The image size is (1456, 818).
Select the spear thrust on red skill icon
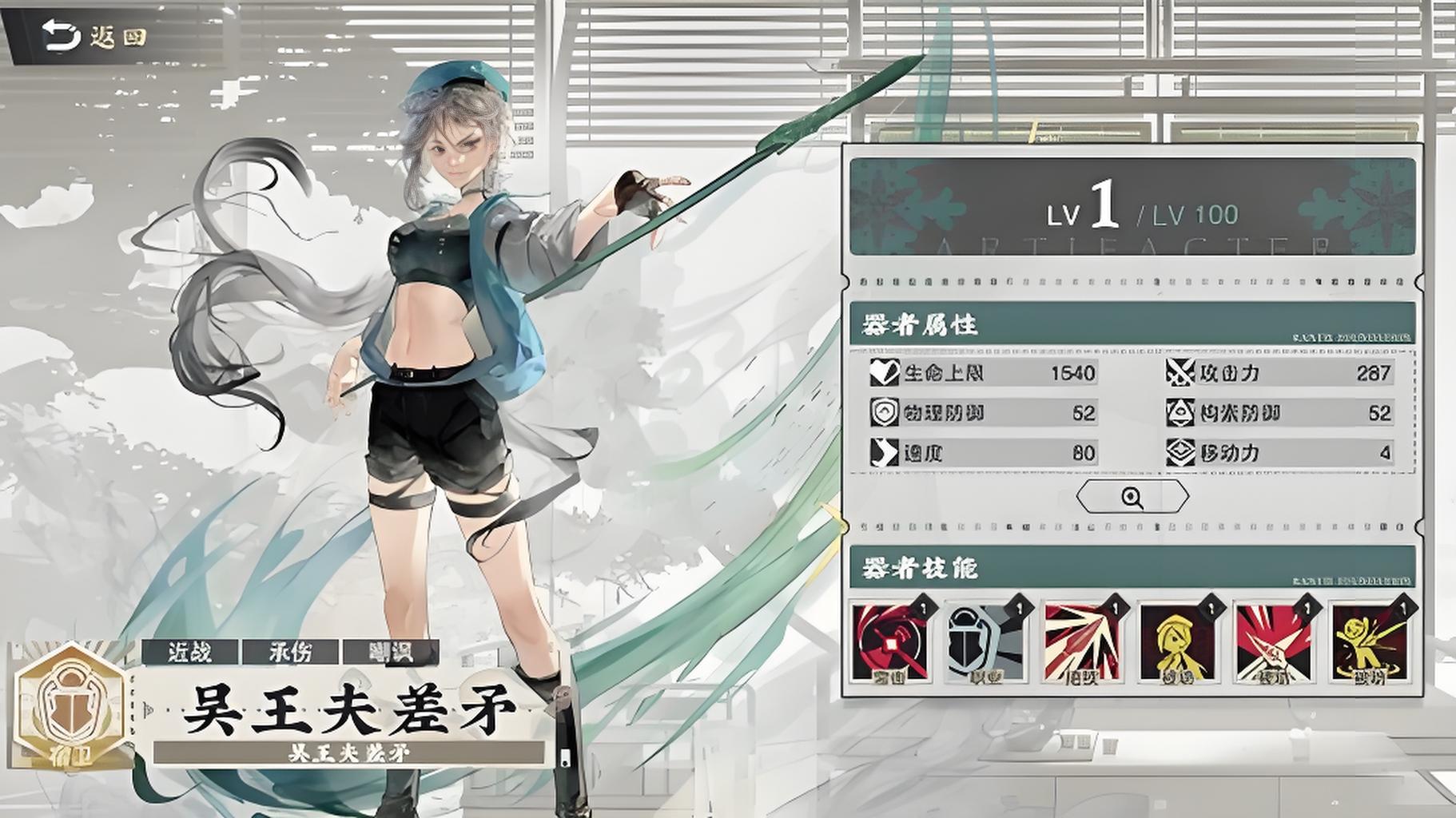tap(1274, 642)
